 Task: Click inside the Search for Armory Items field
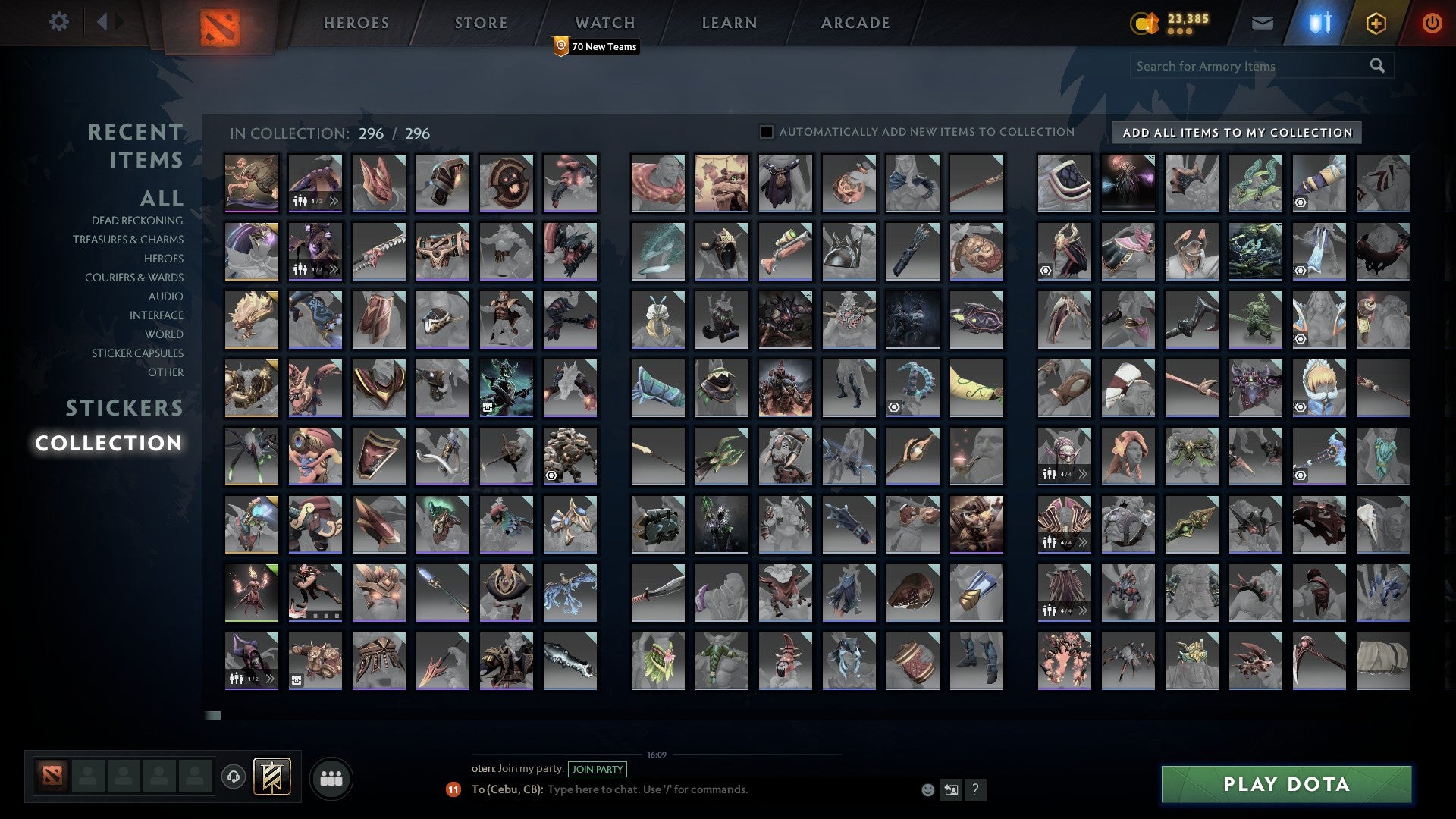click(1244, 66)
